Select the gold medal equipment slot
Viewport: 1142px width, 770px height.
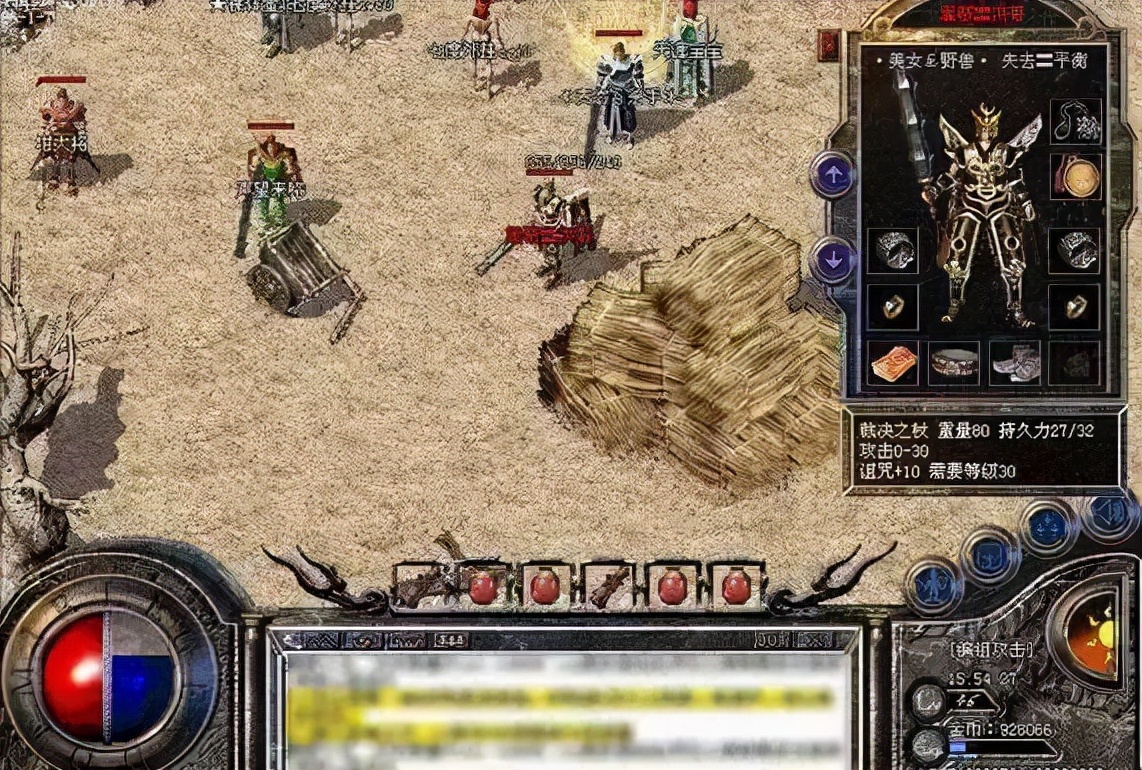pos(1076,176)
